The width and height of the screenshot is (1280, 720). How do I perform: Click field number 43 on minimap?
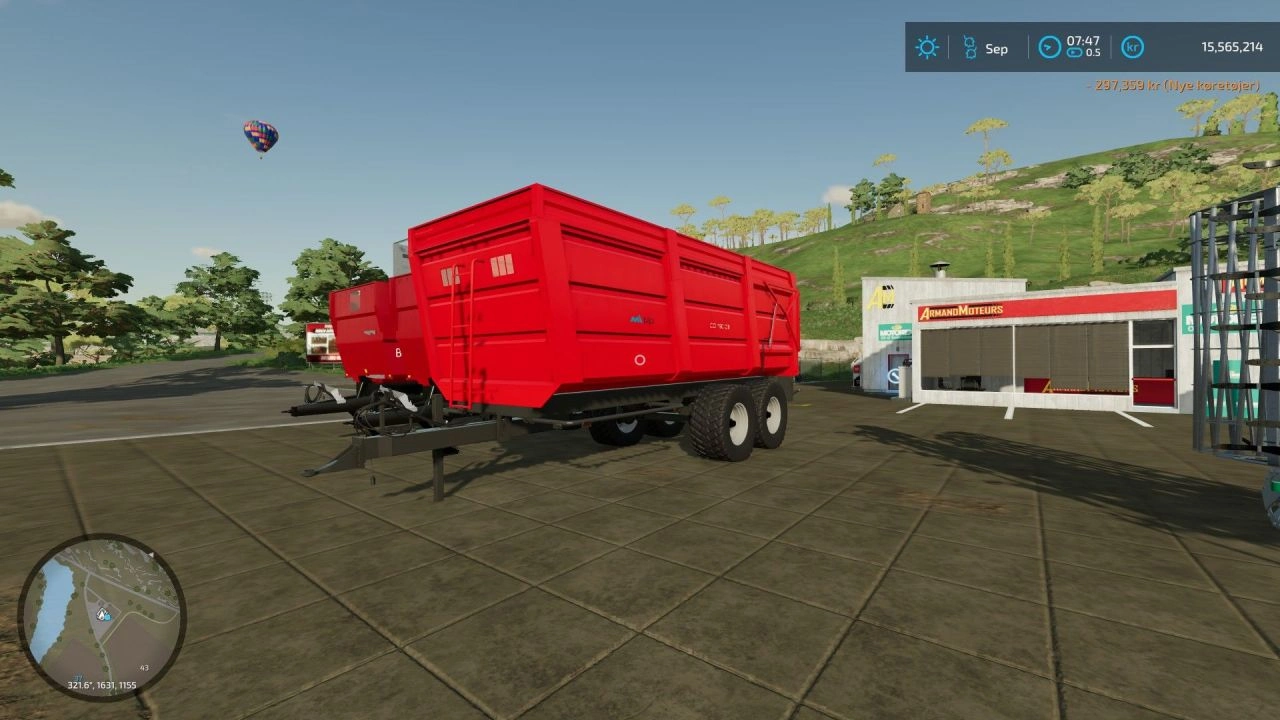(144, 667)
